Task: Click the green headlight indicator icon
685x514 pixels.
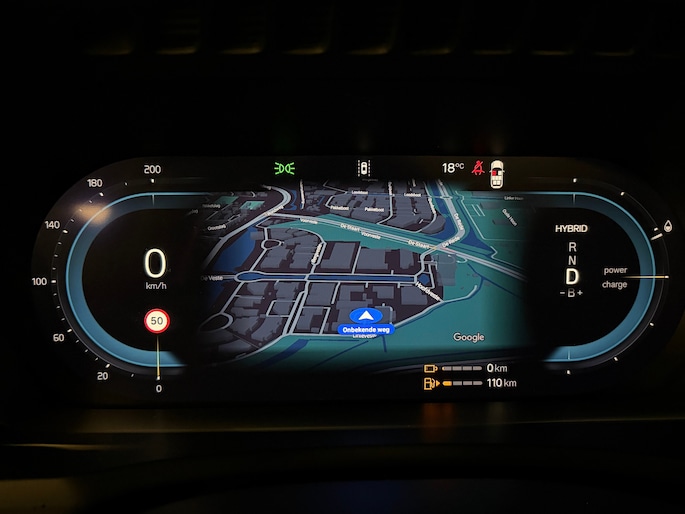Action: 283,169
